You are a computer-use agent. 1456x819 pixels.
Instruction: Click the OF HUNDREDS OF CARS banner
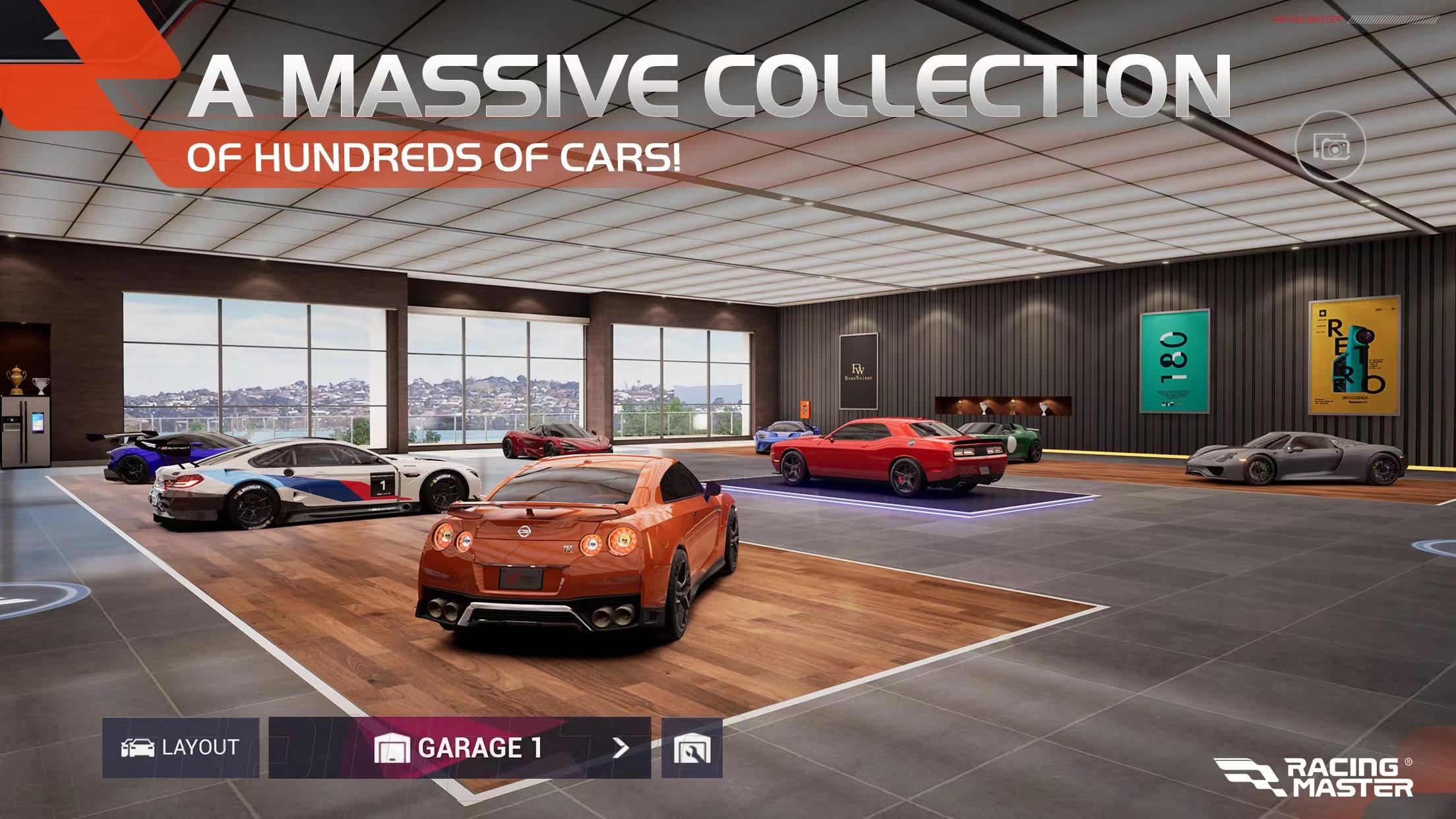tap(435, 156)
